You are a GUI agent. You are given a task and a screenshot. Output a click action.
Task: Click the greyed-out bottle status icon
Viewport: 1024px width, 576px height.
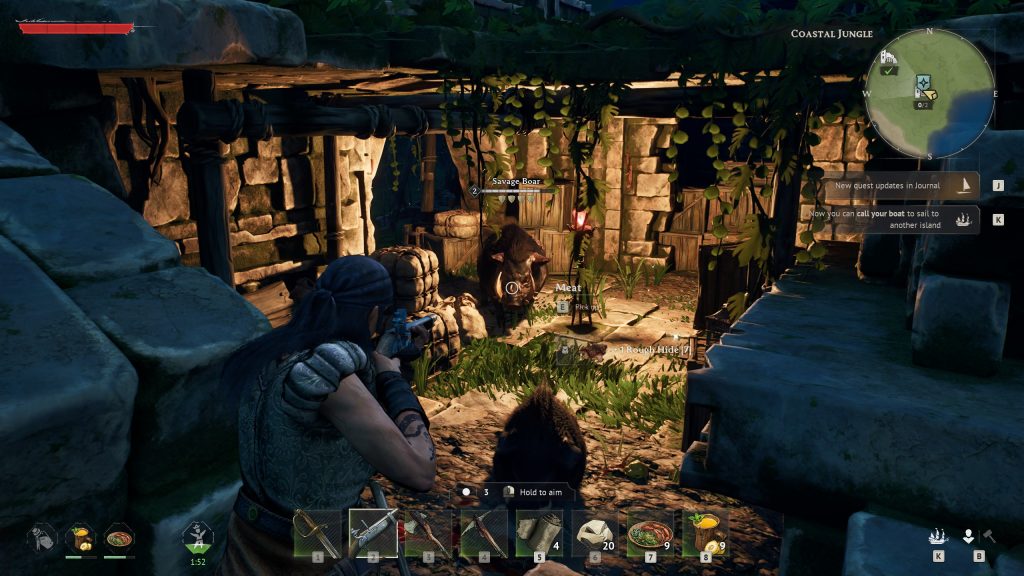[41, 537]
